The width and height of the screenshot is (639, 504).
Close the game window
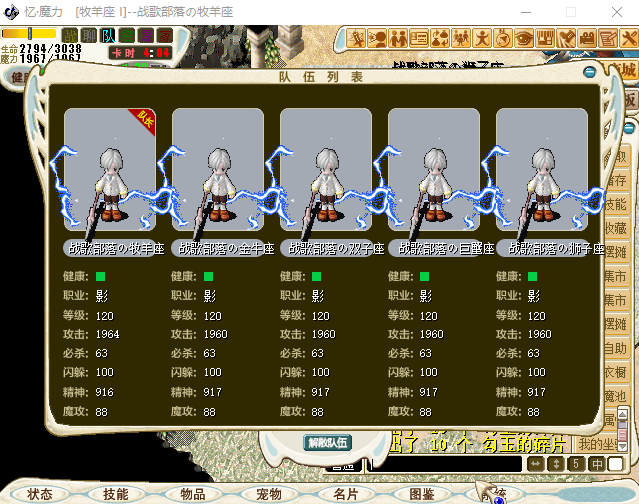click(616, 11)
